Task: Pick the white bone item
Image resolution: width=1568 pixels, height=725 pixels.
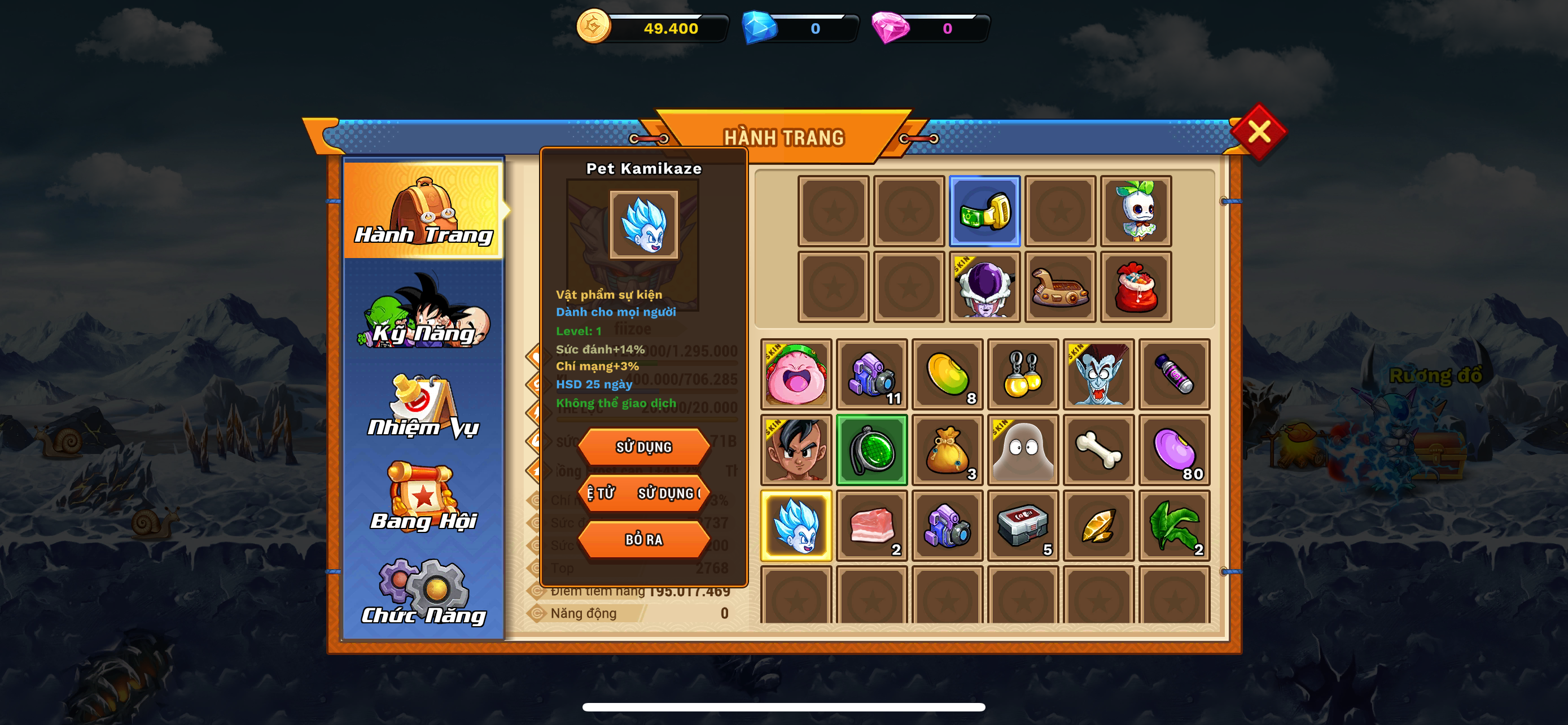Action: [1098, 451]
